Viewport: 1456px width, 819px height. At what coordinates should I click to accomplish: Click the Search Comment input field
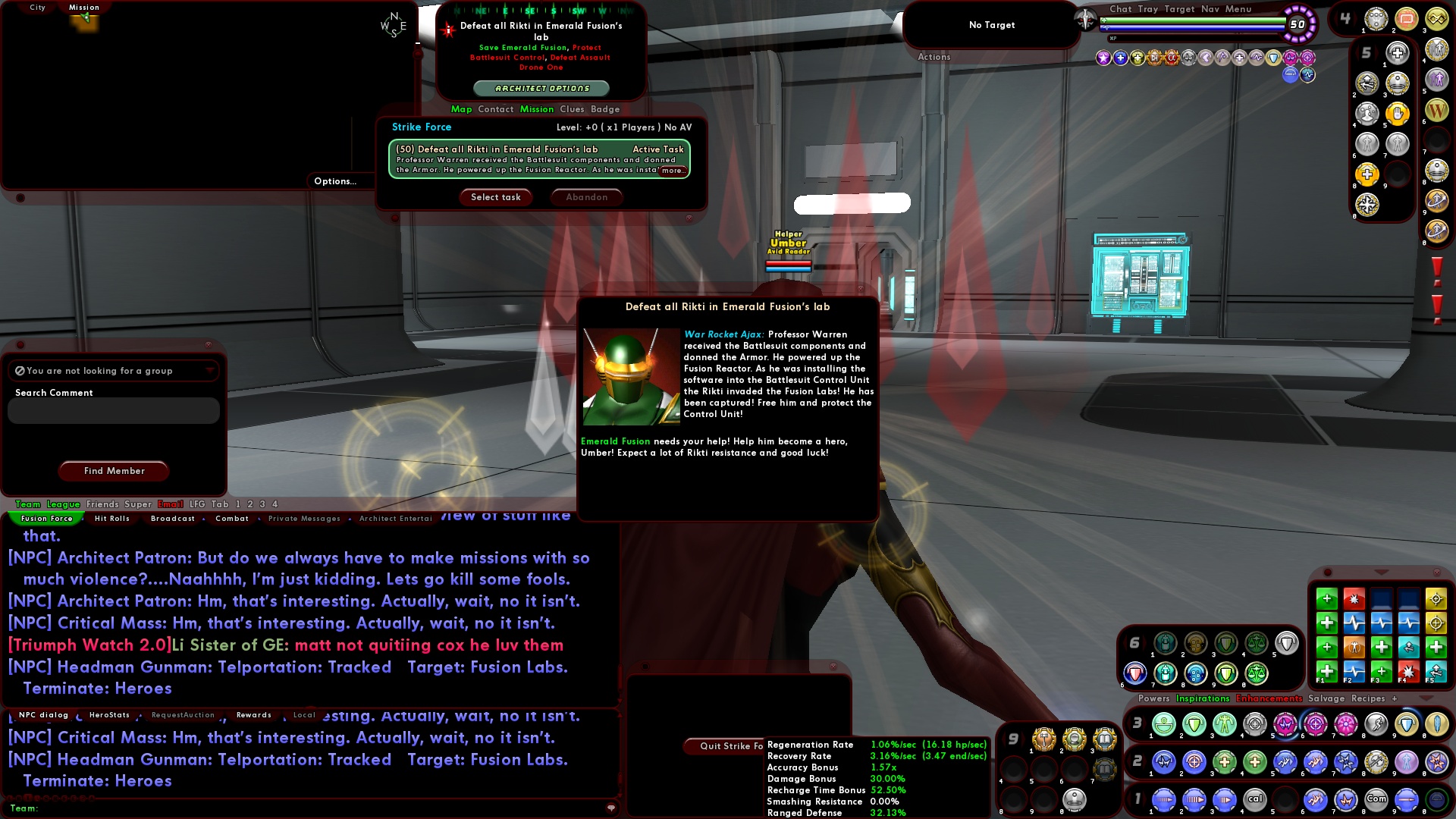[x=112, y=410]
